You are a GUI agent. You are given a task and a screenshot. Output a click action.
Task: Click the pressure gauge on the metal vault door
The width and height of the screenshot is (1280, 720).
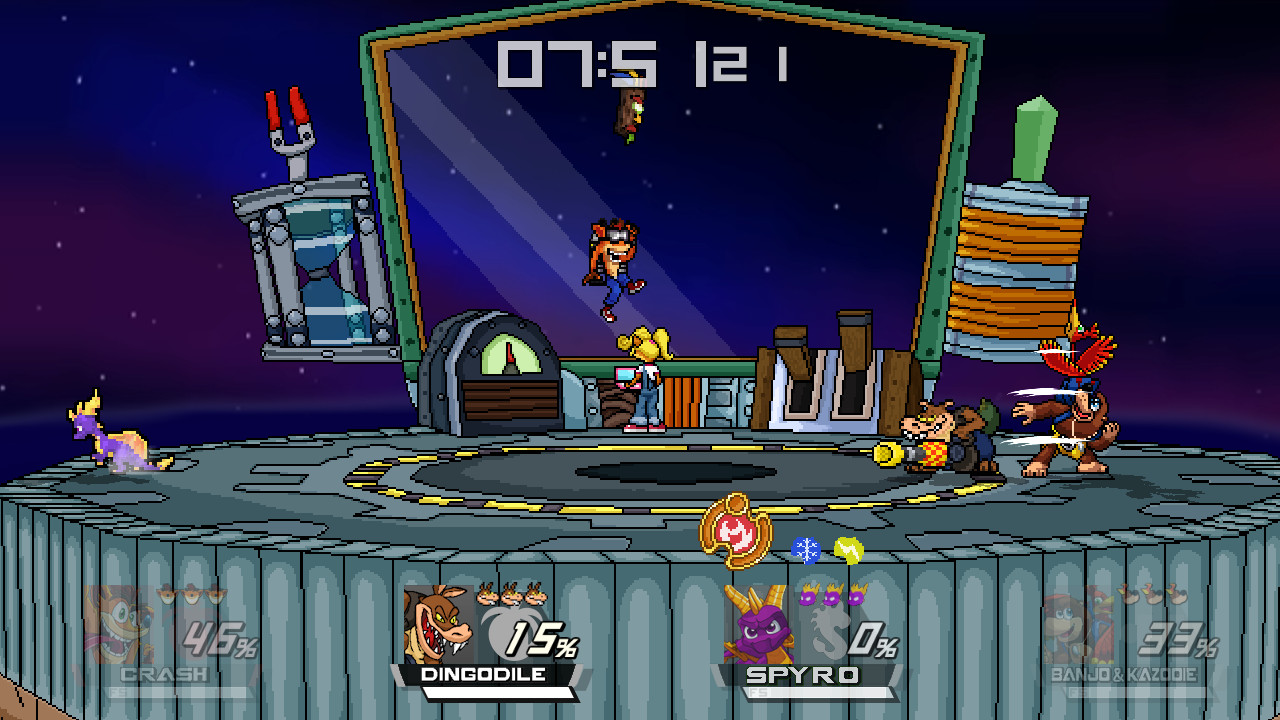point(511,355)
